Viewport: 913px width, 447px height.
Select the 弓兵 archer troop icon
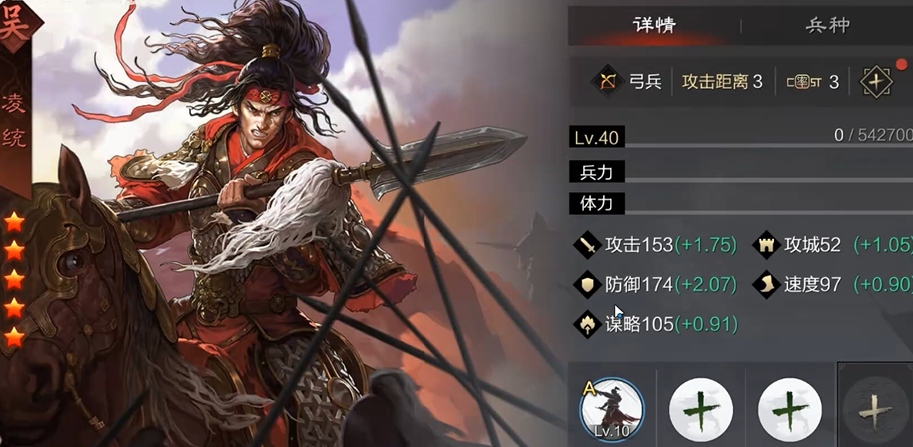coord(606,82)
